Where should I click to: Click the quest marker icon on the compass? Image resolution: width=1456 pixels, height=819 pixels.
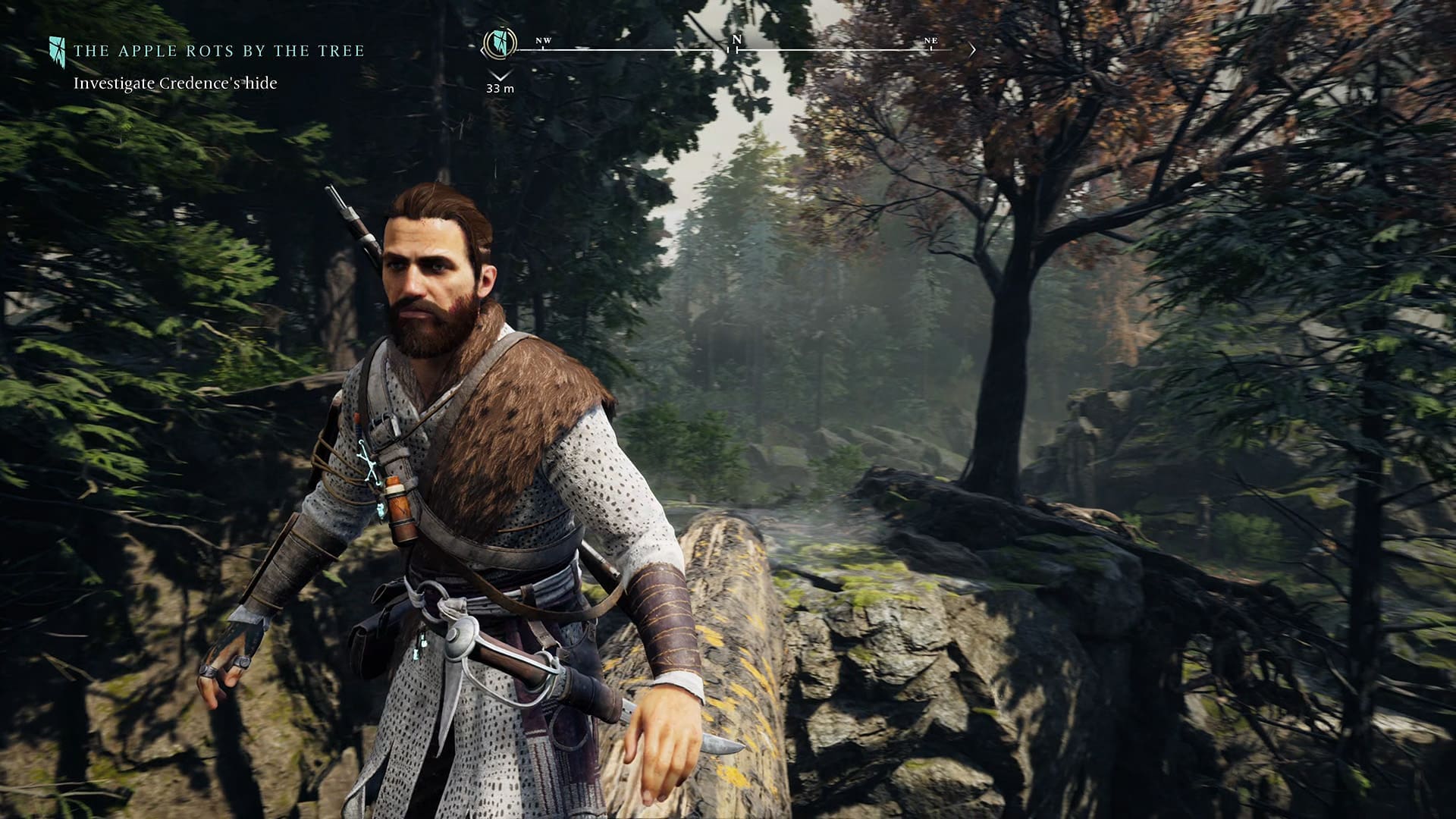[500, 42]
